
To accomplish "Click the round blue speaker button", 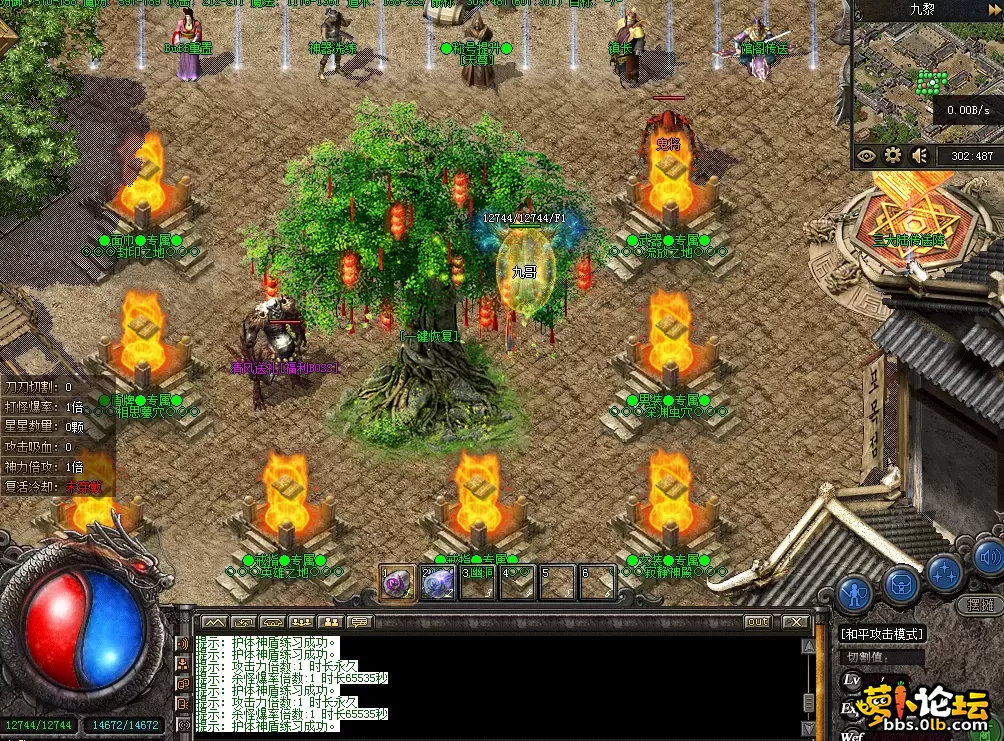I will pyautogui.click(x=988, y=556).
